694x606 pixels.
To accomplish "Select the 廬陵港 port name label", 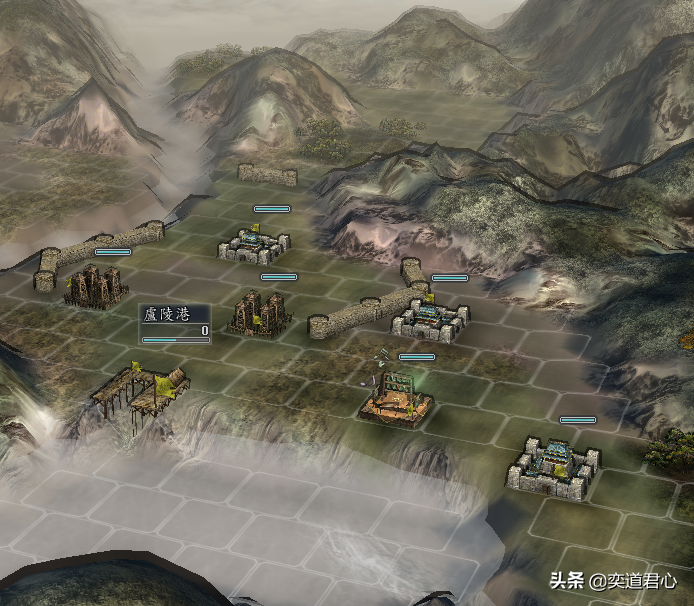I will click(x=164, y=314).
